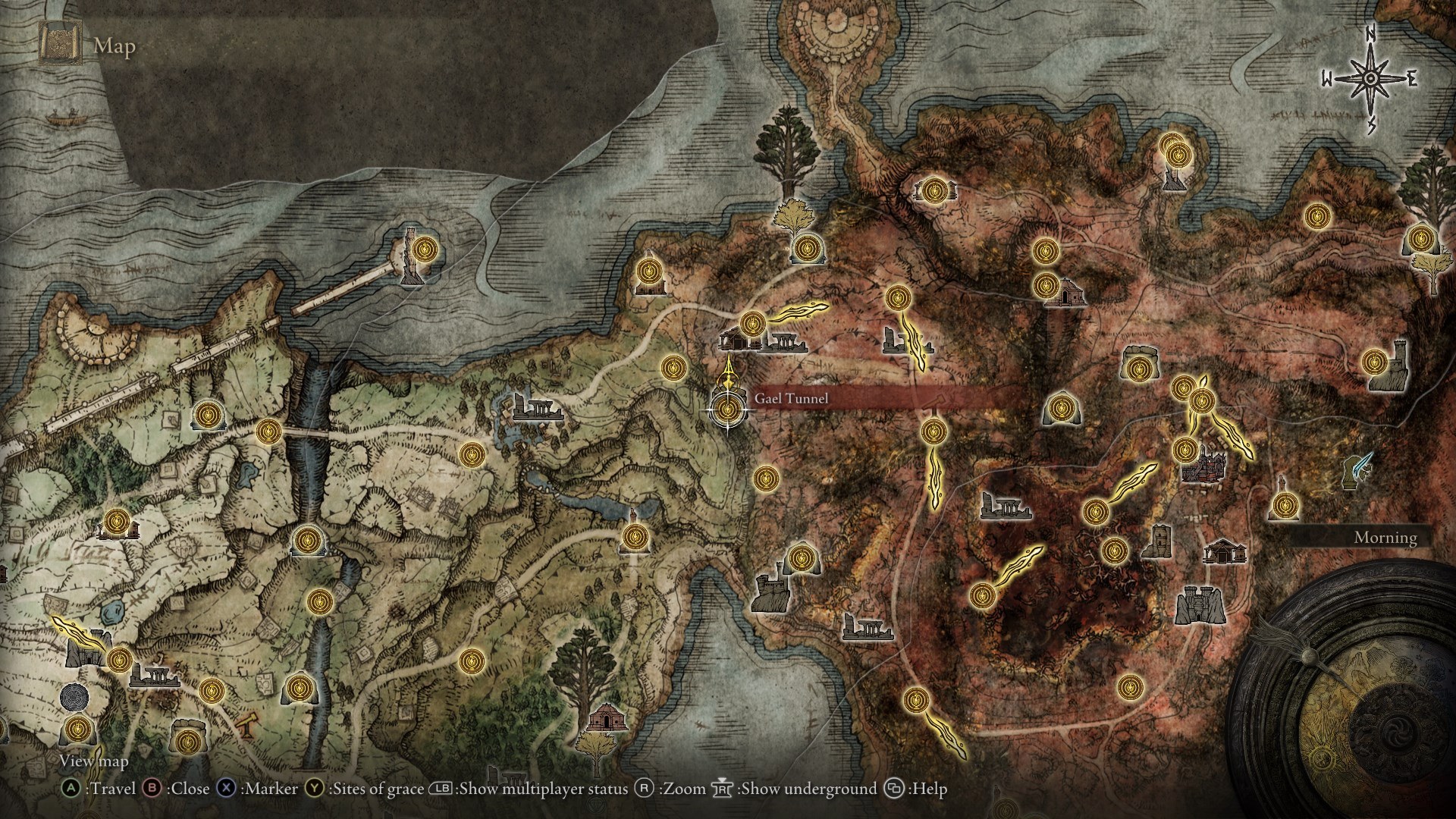Select the grace at the red town building
Screen dimensions: 1456x819
tap(1183, 449)
